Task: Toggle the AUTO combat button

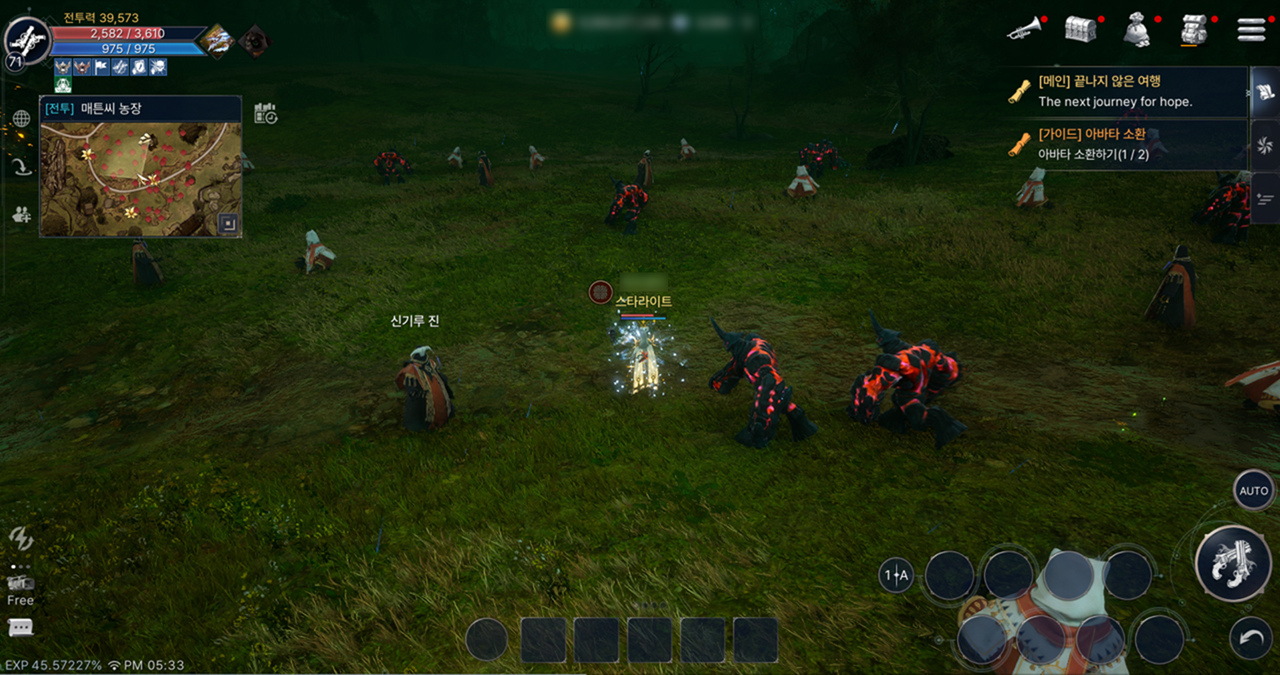Action: tap(1253, 491)
